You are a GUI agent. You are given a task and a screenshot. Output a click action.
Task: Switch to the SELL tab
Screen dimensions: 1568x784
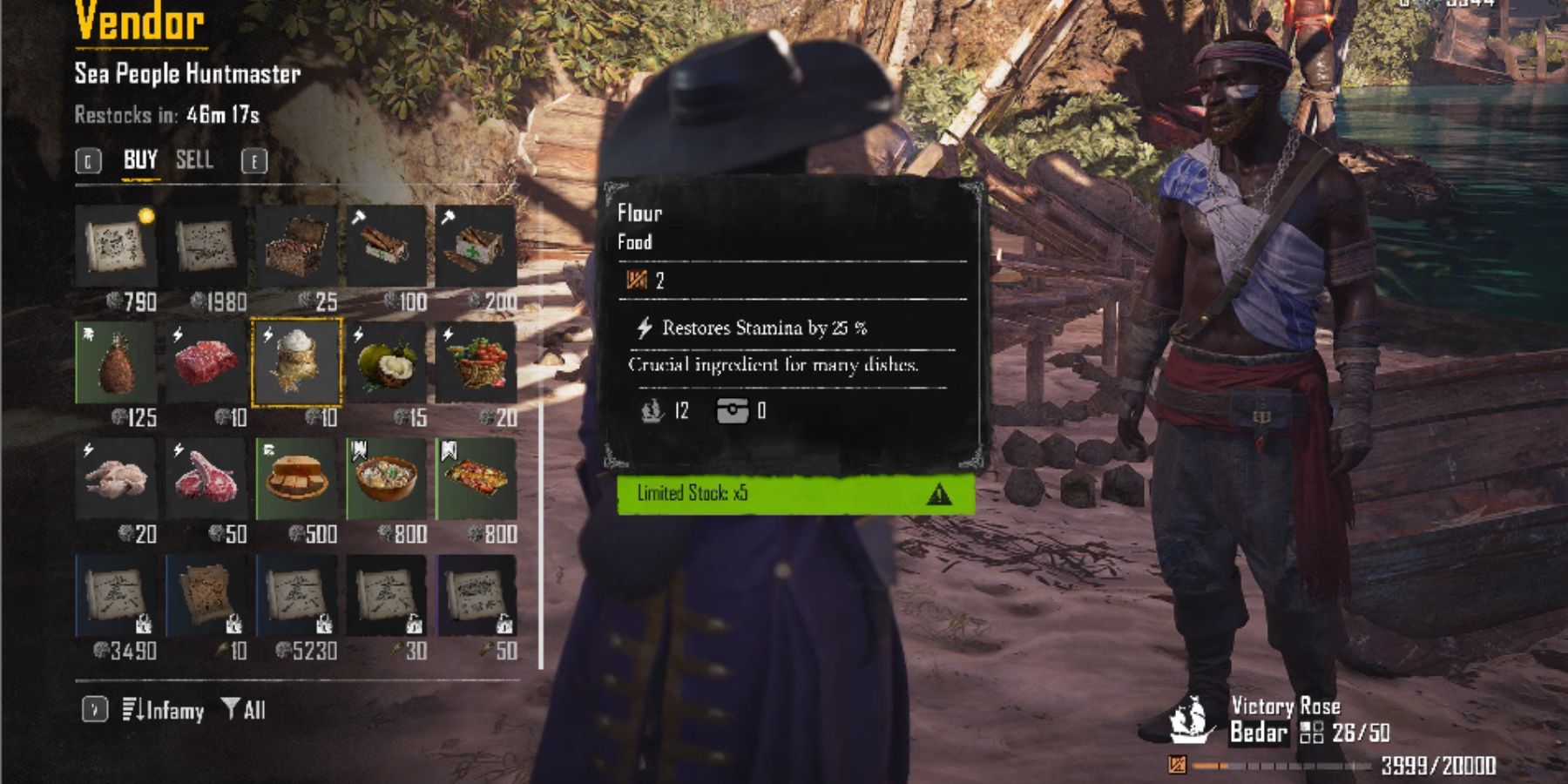[x=196, y=160]
